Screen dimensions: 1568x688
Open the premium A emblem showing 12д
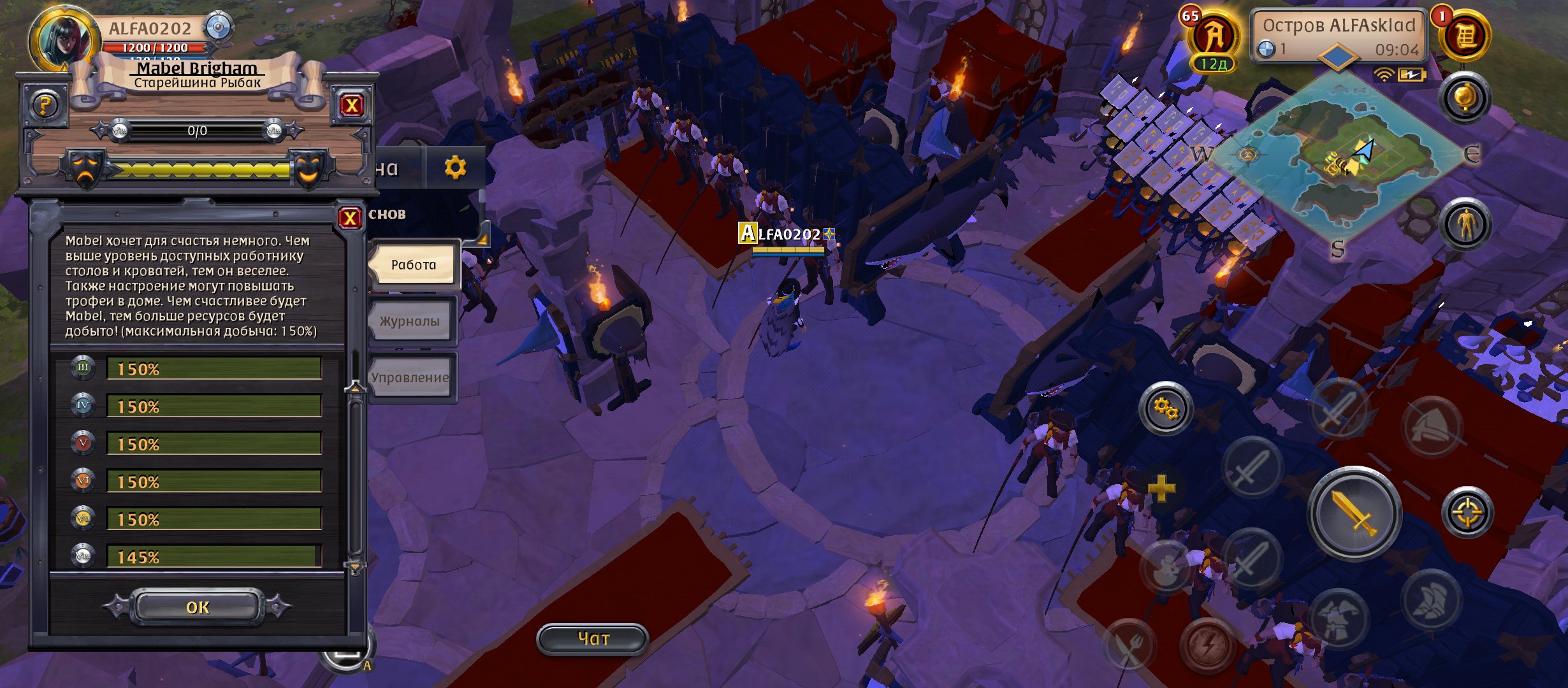(x=1214, y=39)
